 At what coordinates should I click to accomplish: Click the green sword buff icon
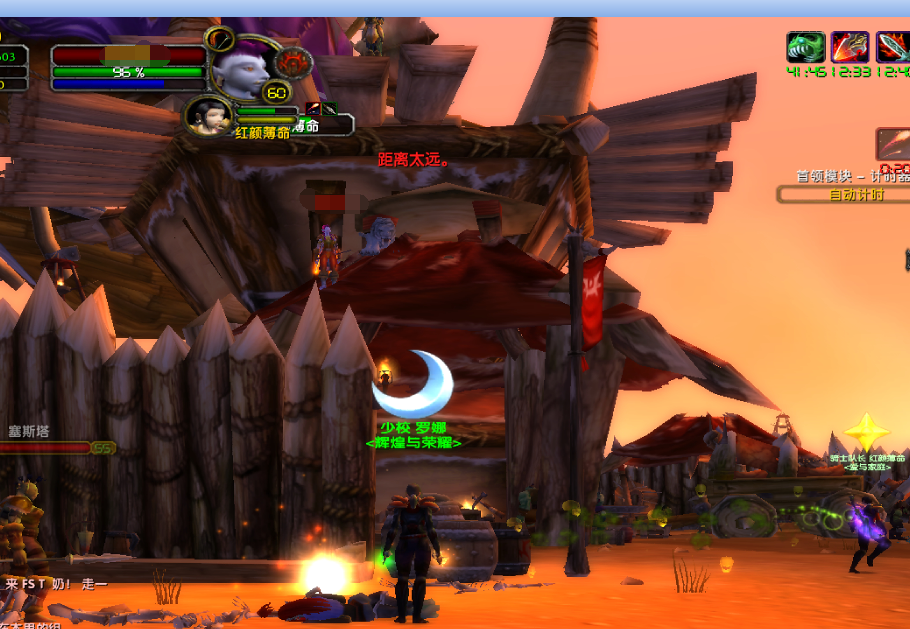coord(892,47)
